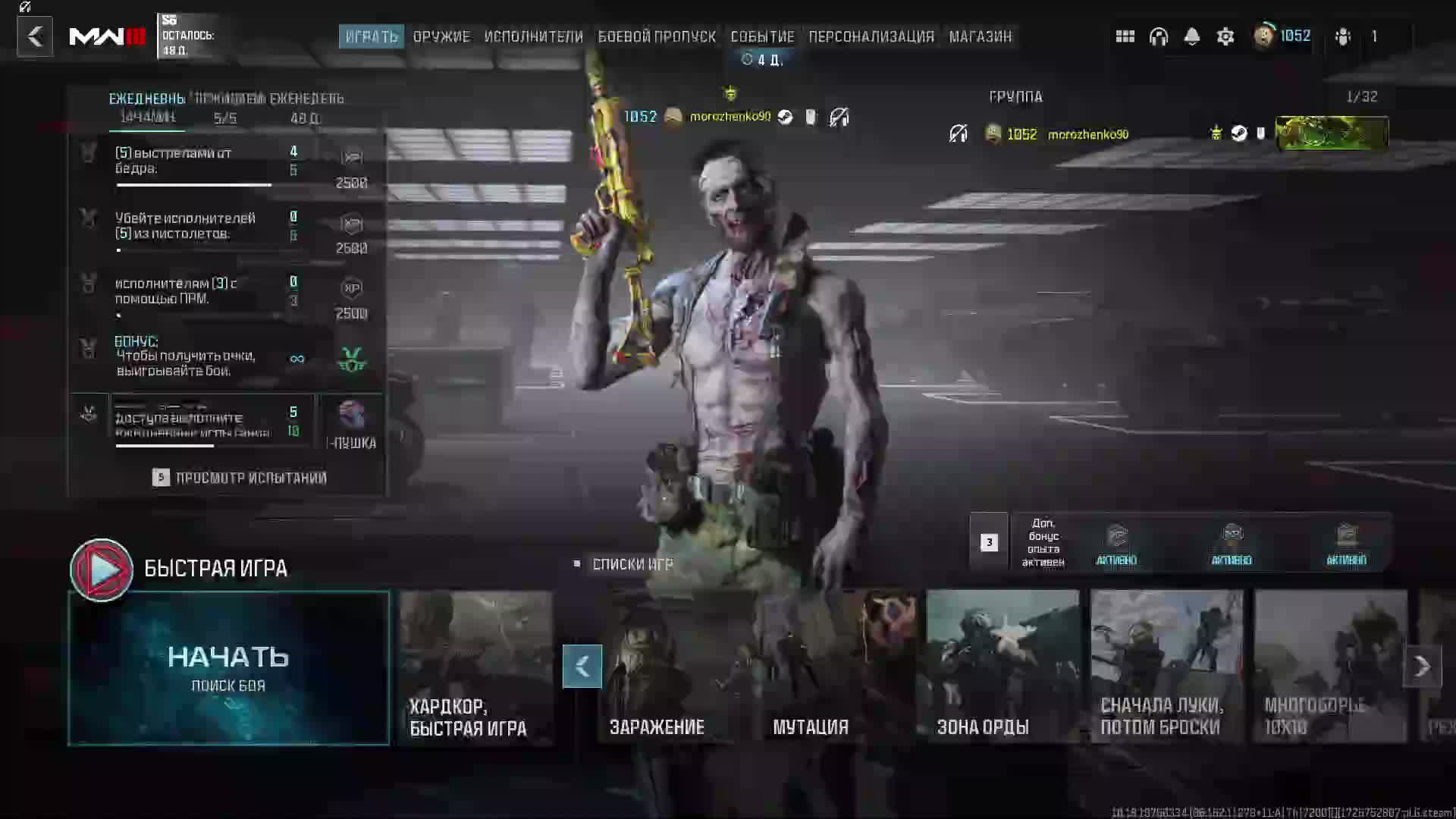This screenshot has width=1456, height=819.
Task: Open the settings gear icon
Action: [1225, 36]
